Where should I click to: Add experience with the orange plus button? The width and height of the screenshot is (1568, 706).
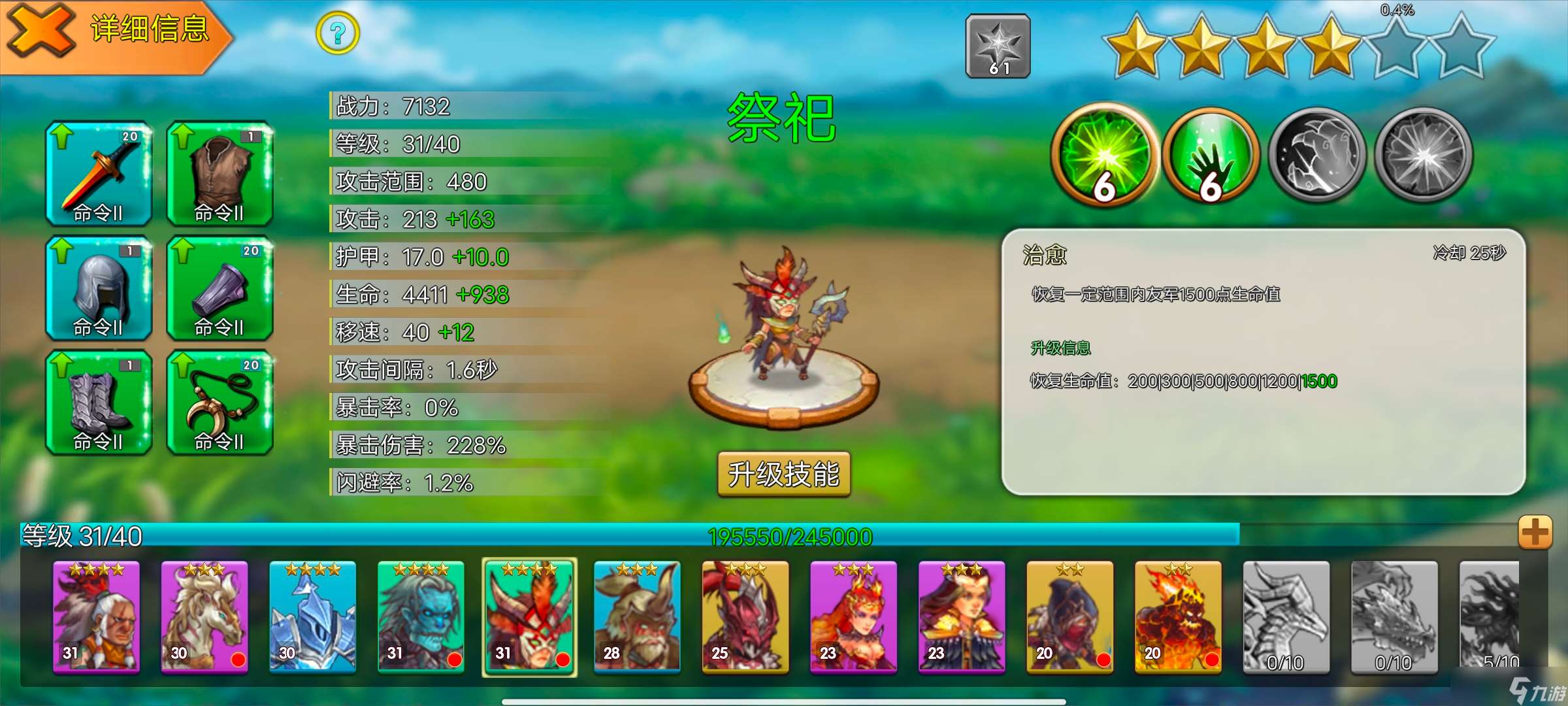tap(1535, 532)
